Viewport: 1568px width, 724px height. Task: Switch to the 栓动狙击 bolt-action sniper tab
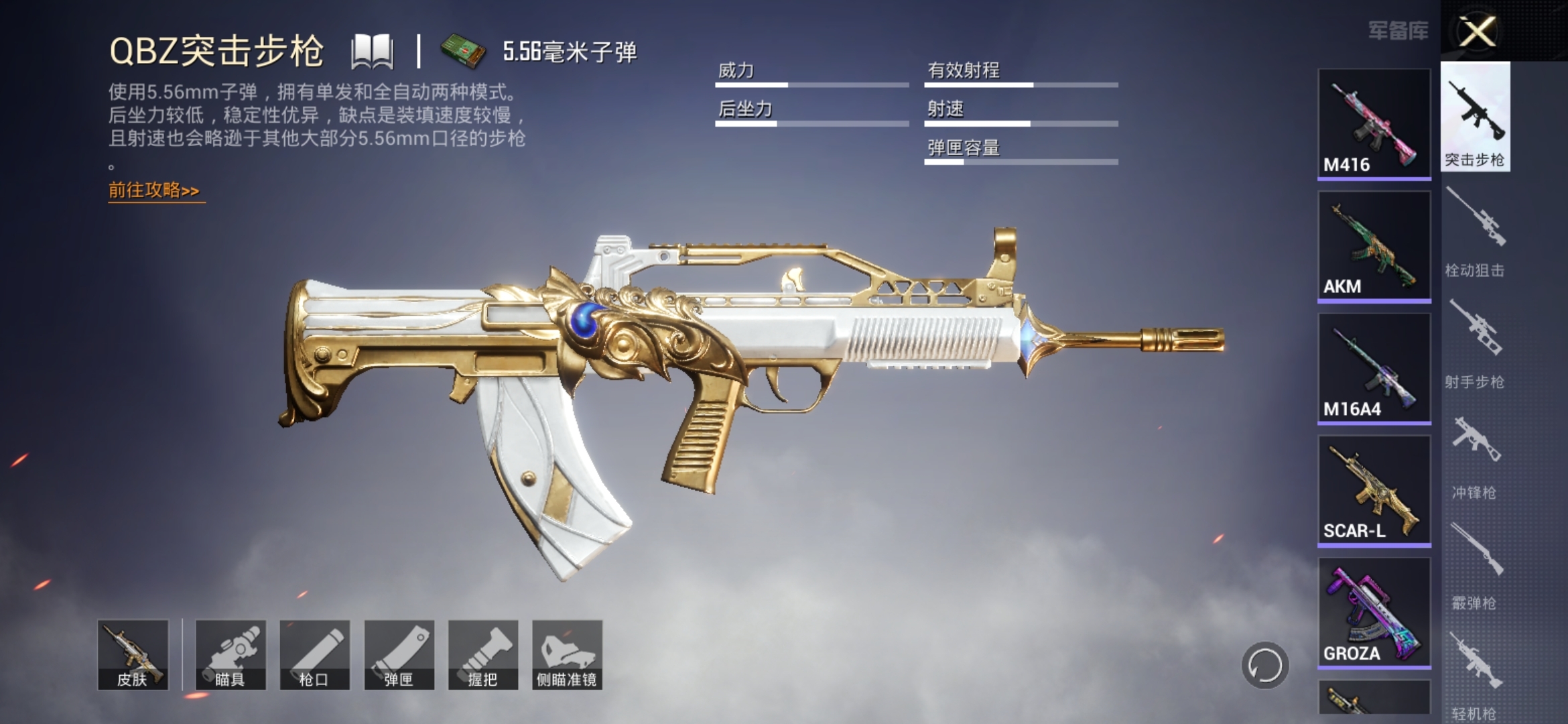1475,231
